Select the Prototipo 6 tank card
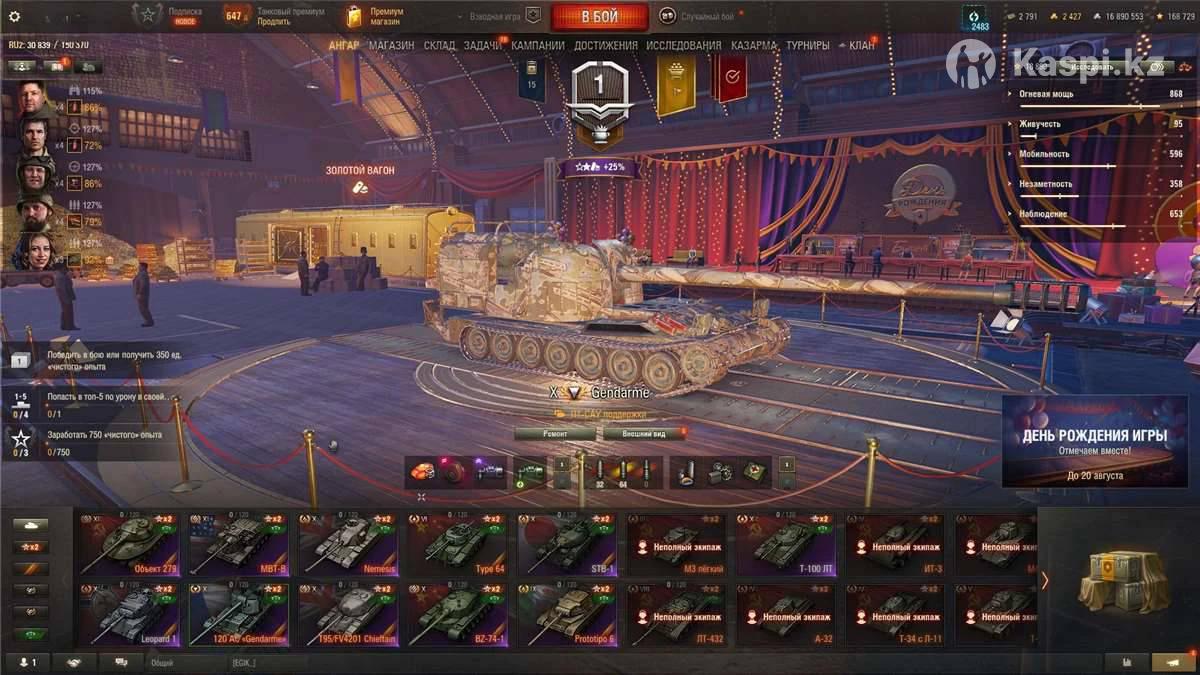The width and height of the screenshot is (1200, 675). point(567,614)
